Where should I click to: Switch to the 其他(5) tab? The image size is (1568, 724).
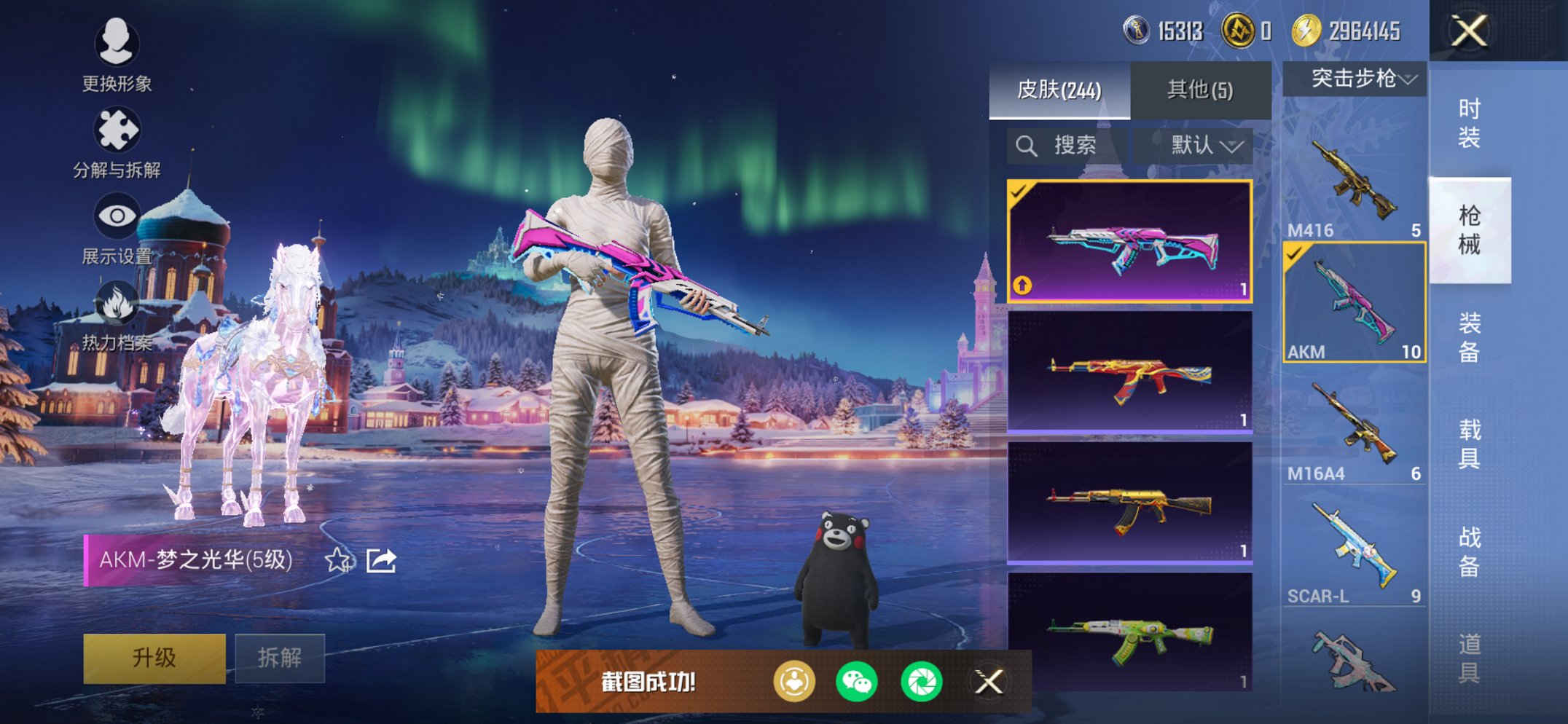click(x=1200, y=90)
